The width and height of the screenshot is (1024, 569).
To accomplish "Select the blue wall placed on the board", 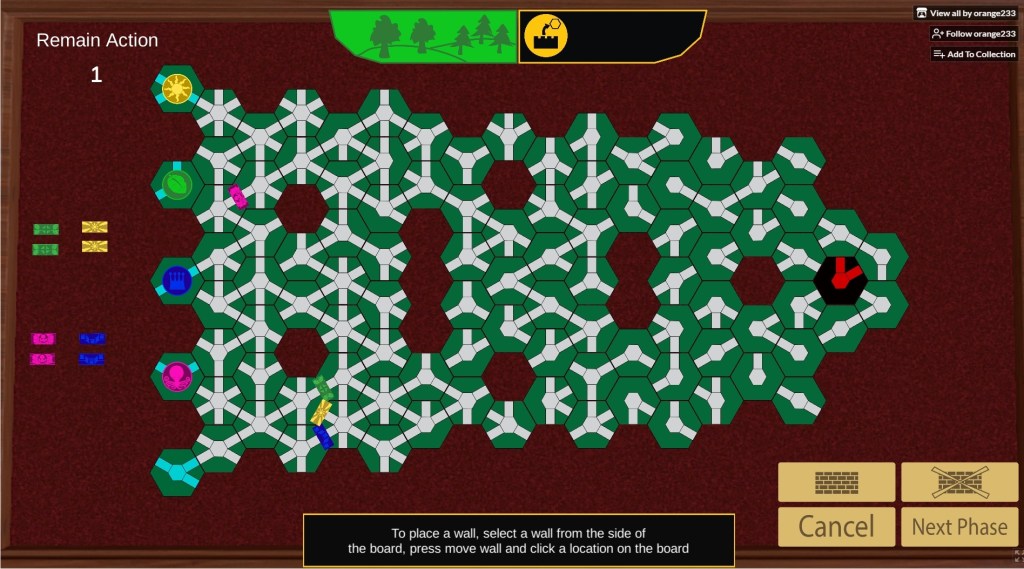I will coord(323,436).
